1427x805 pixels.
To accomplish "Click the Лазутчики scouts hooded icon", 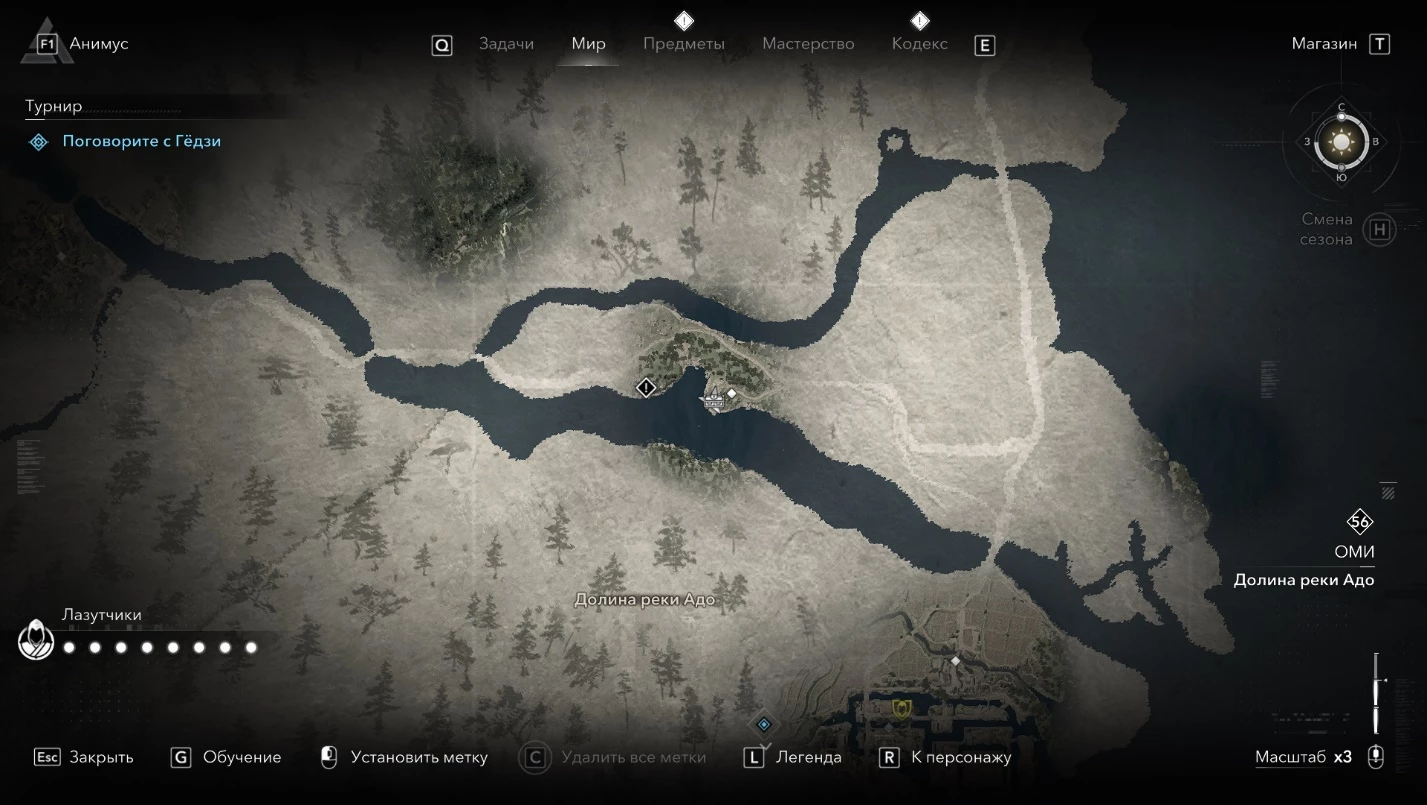I will coord(36,641).
